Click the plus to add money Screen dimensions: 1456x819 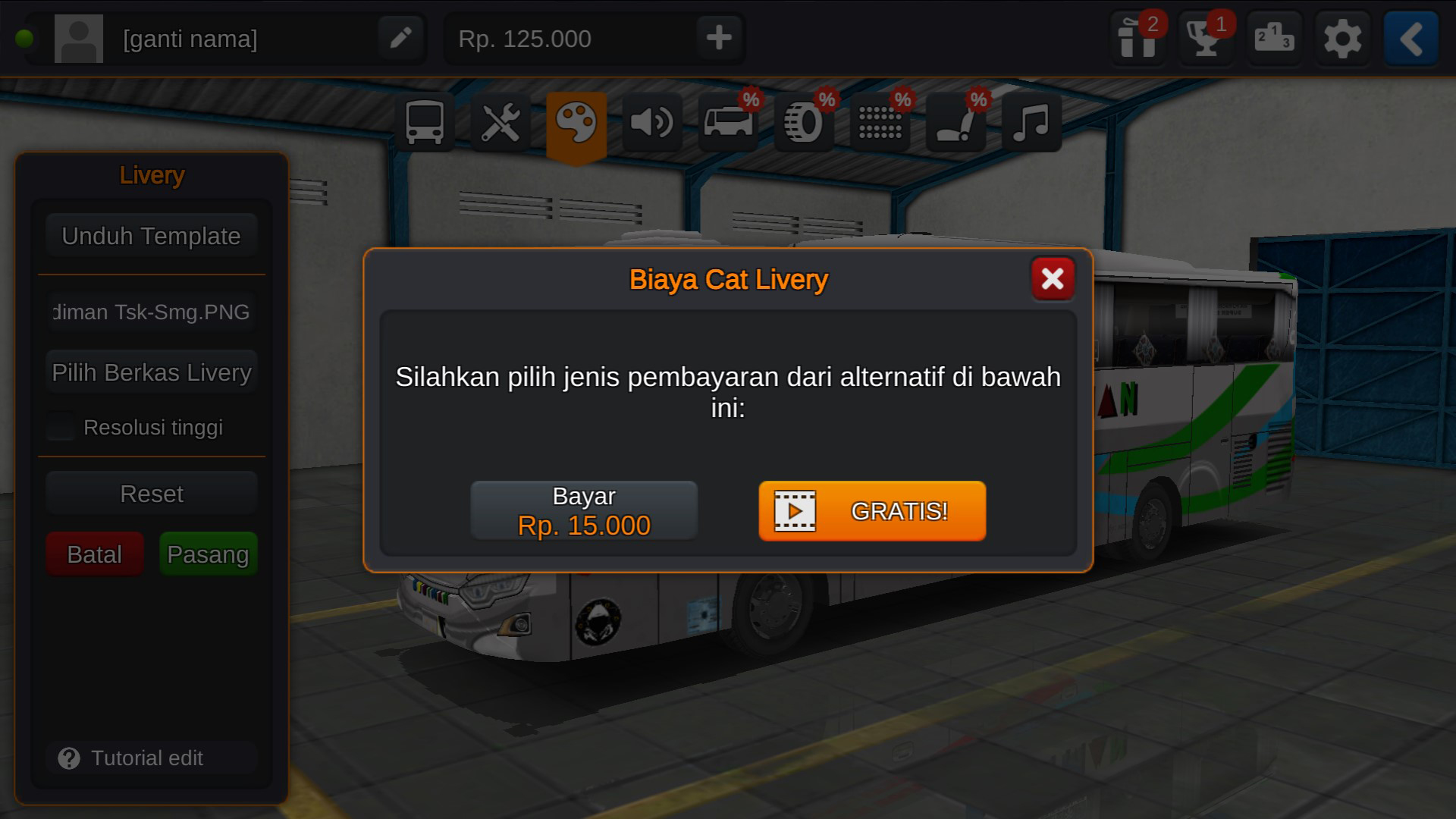717,38
